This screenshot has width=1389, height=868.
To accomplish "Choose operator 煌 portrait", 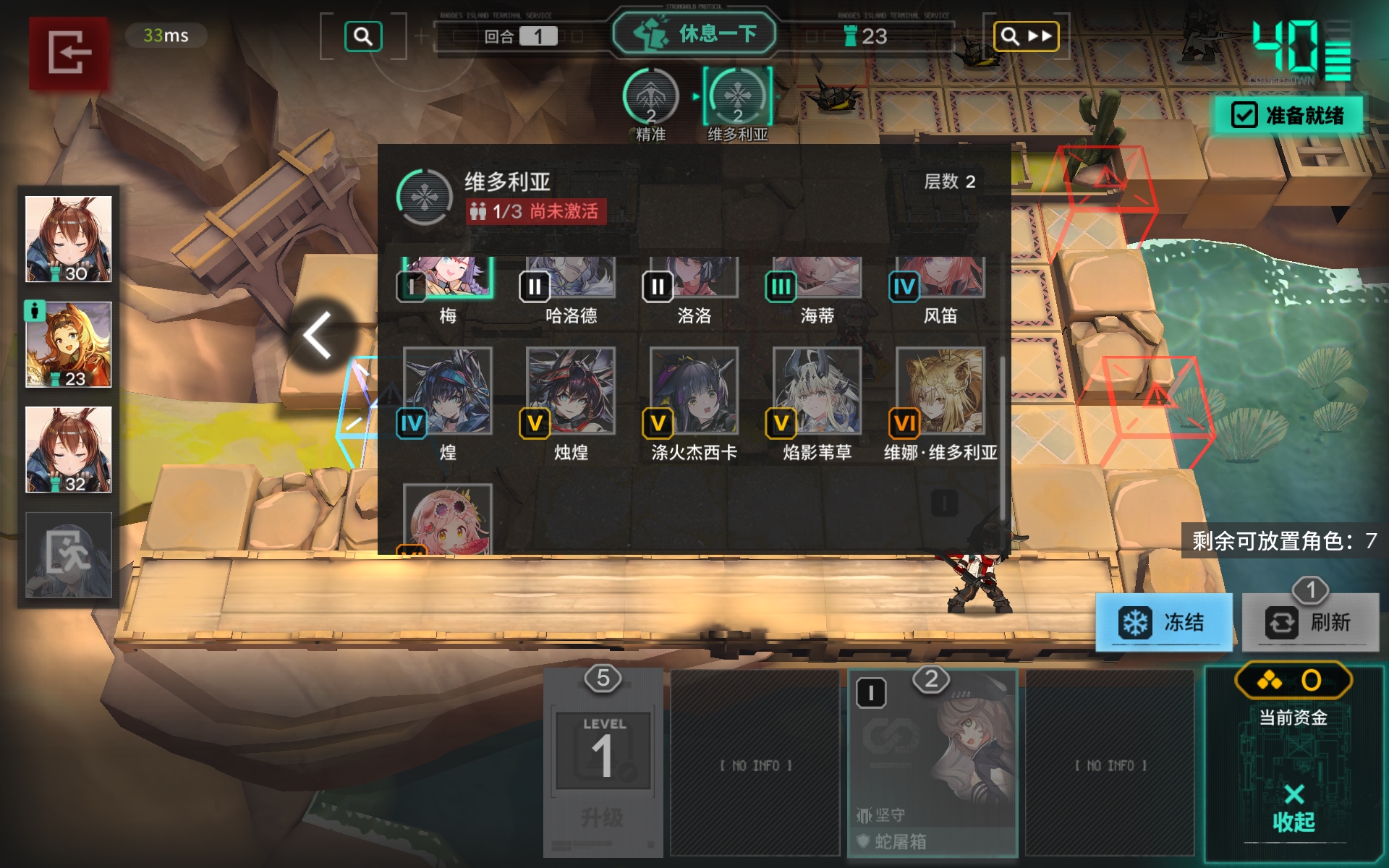I will pyautogui.click(x=448, y=391).
